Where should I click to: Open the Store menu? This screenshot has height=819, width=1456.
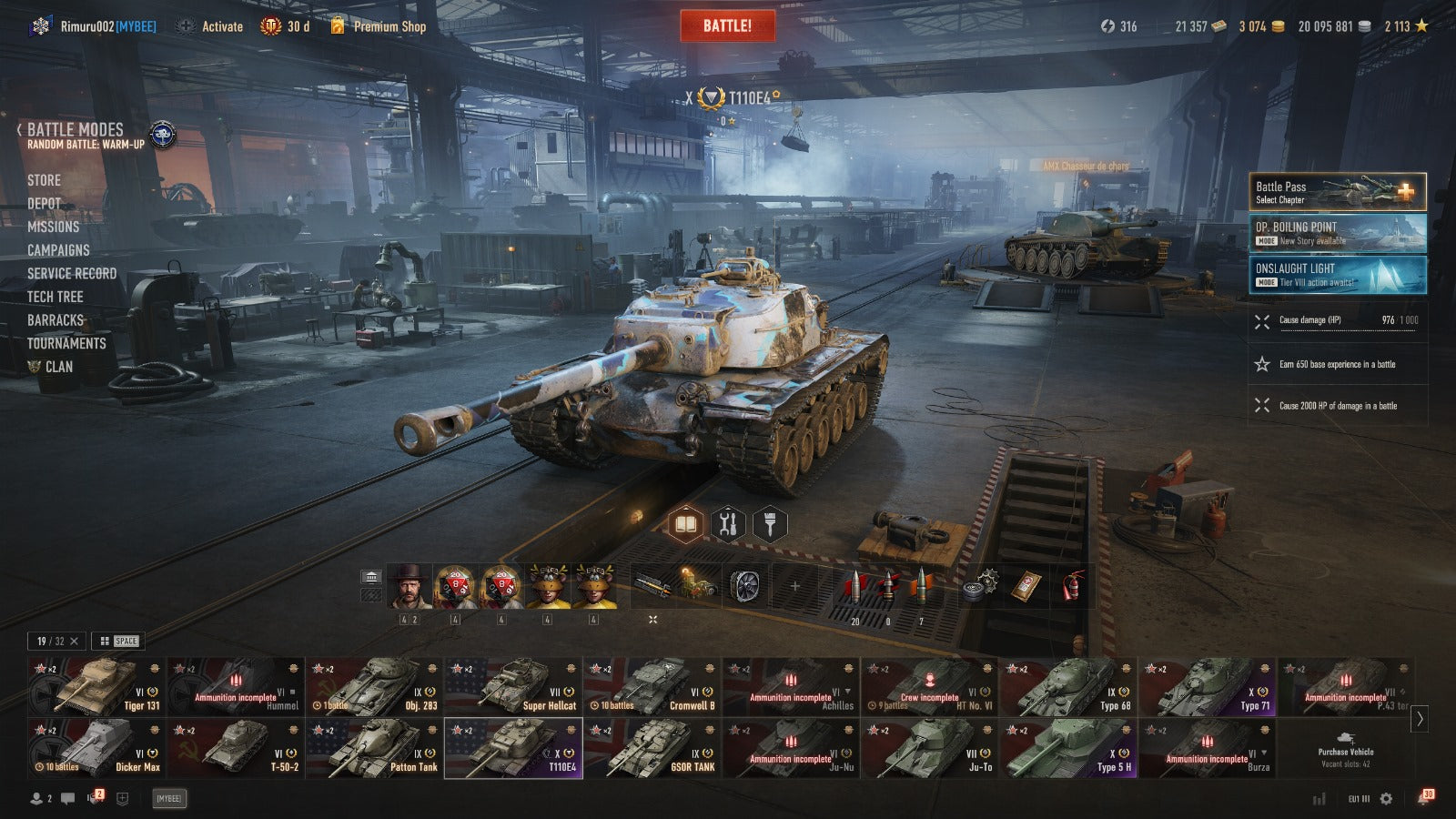[44, 180]
